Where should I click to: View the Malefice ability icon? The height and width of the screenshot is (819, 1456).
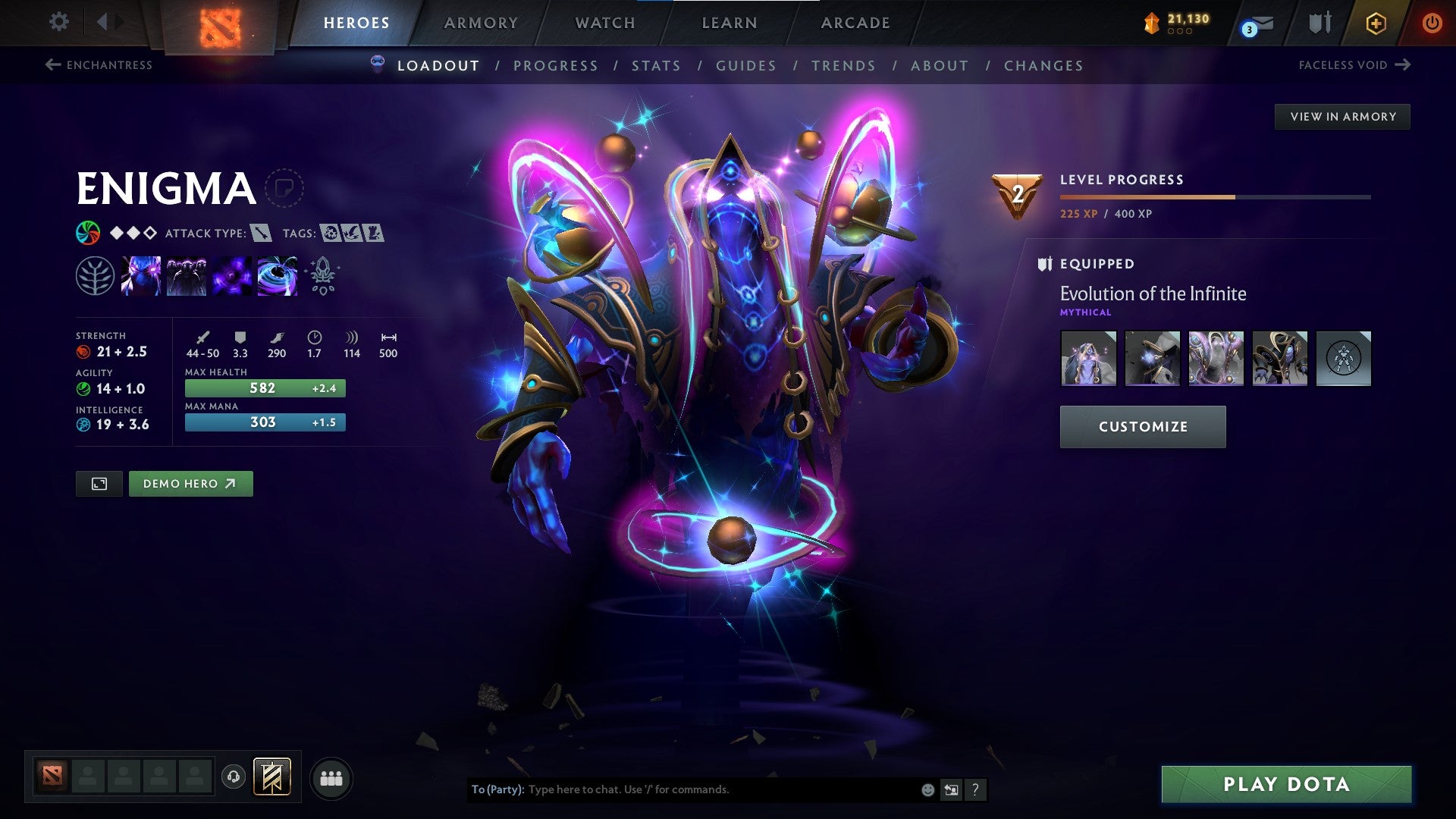[140, 275]
